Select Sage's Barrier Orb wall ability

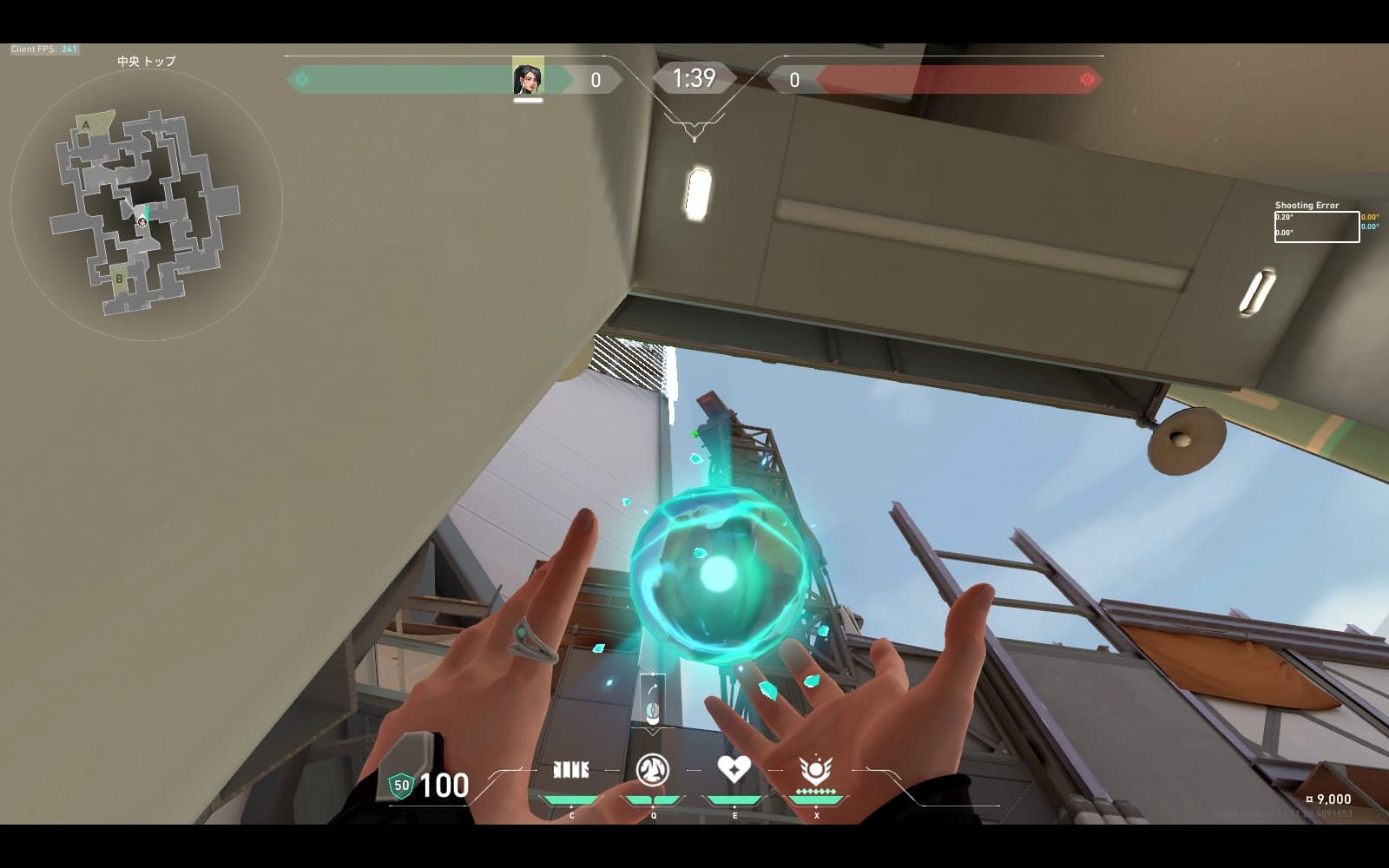point(570,770)
